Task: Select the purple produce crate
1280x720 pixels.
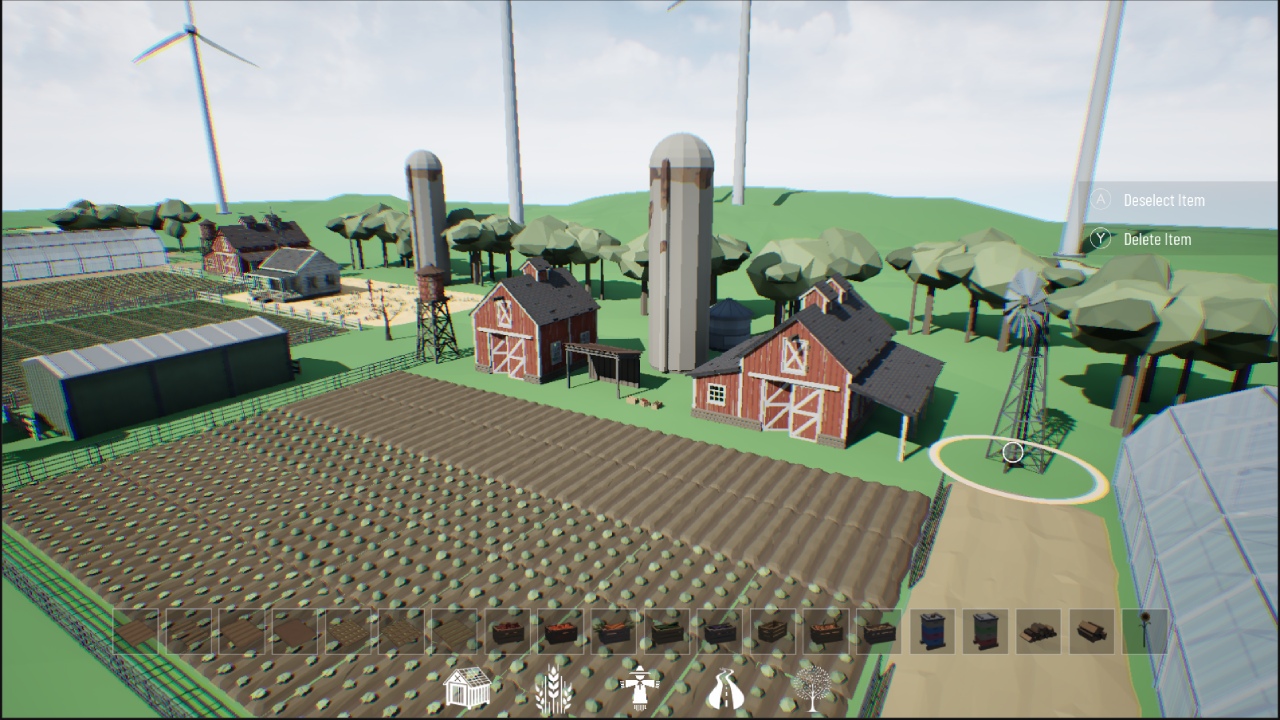Action: (x=716, y=628)
